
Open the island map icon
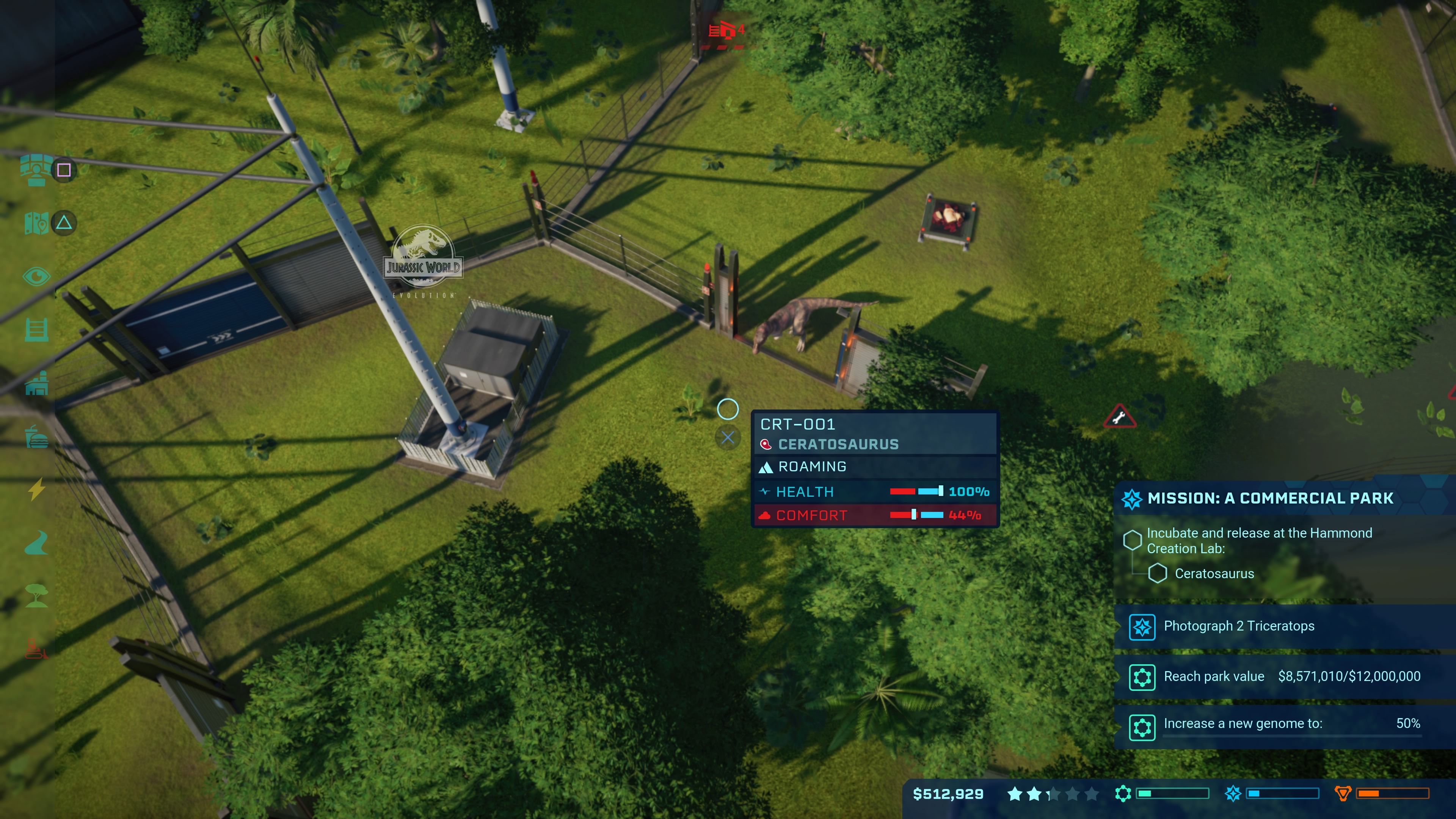click(36, 223)
